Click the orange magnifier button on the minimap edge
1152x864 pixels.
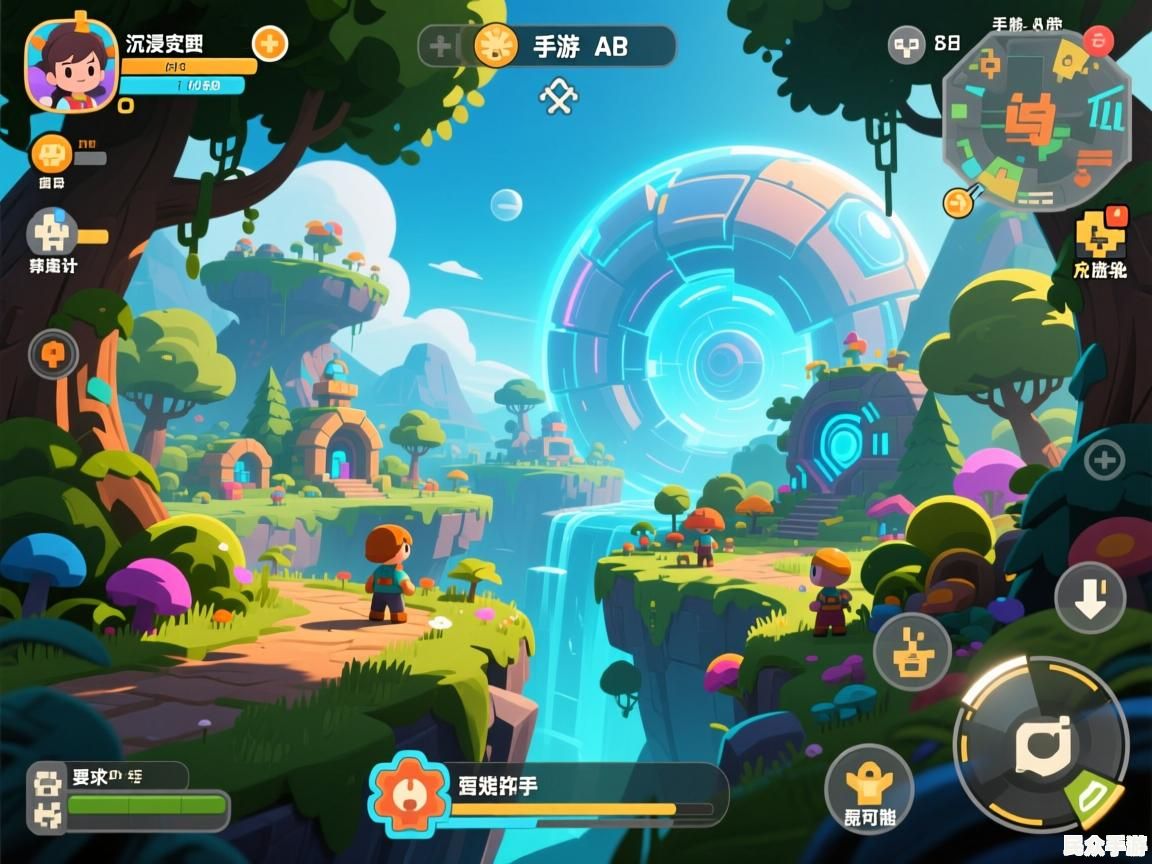point(957,201)
